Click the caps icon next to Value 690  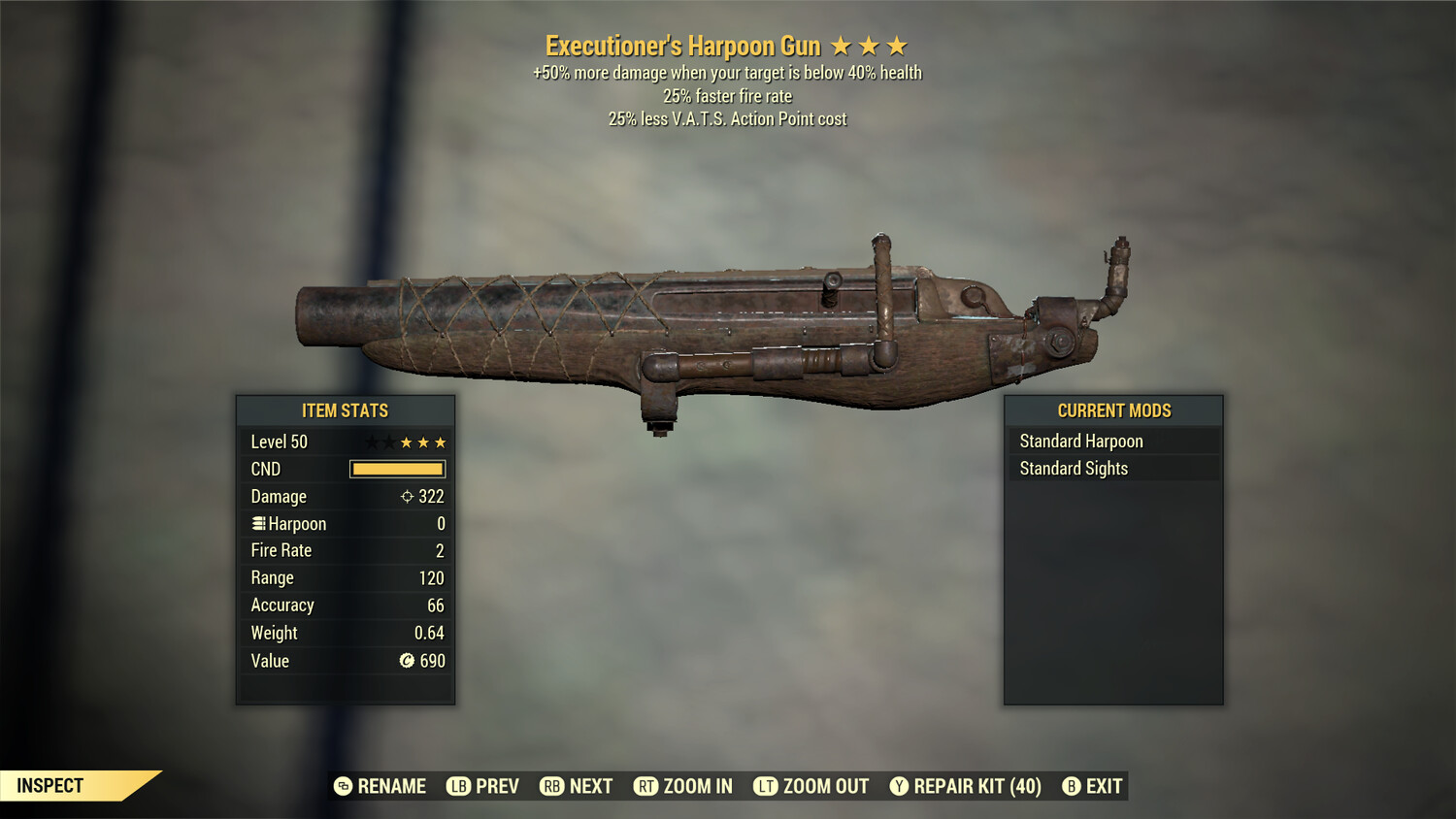(405, 661)
